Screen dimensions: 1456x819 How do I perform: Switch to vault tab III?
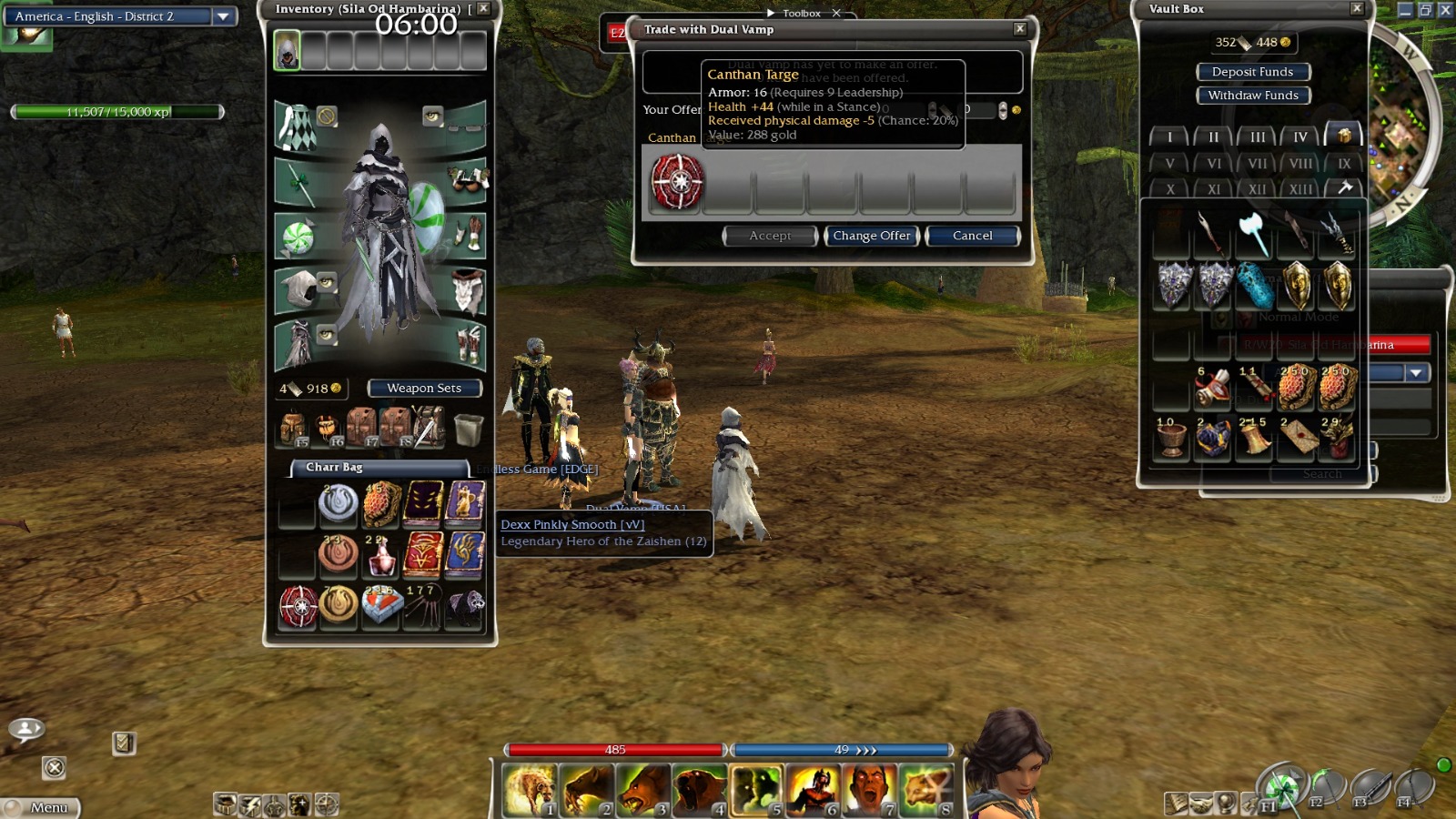(1257, 137)
